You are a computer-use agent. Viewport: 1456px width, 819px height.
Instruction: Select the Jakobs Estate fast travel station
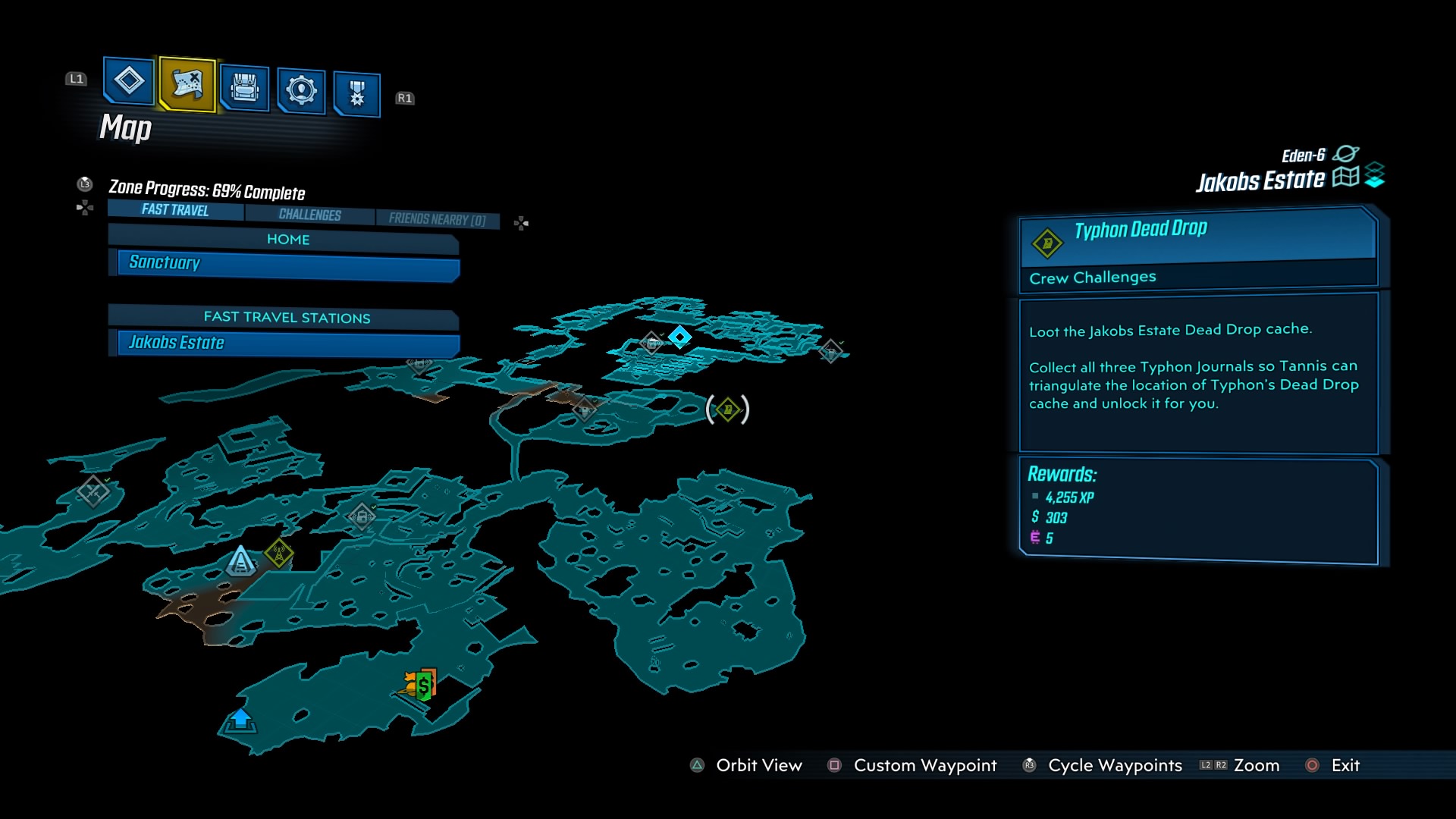tap(287, 344)
